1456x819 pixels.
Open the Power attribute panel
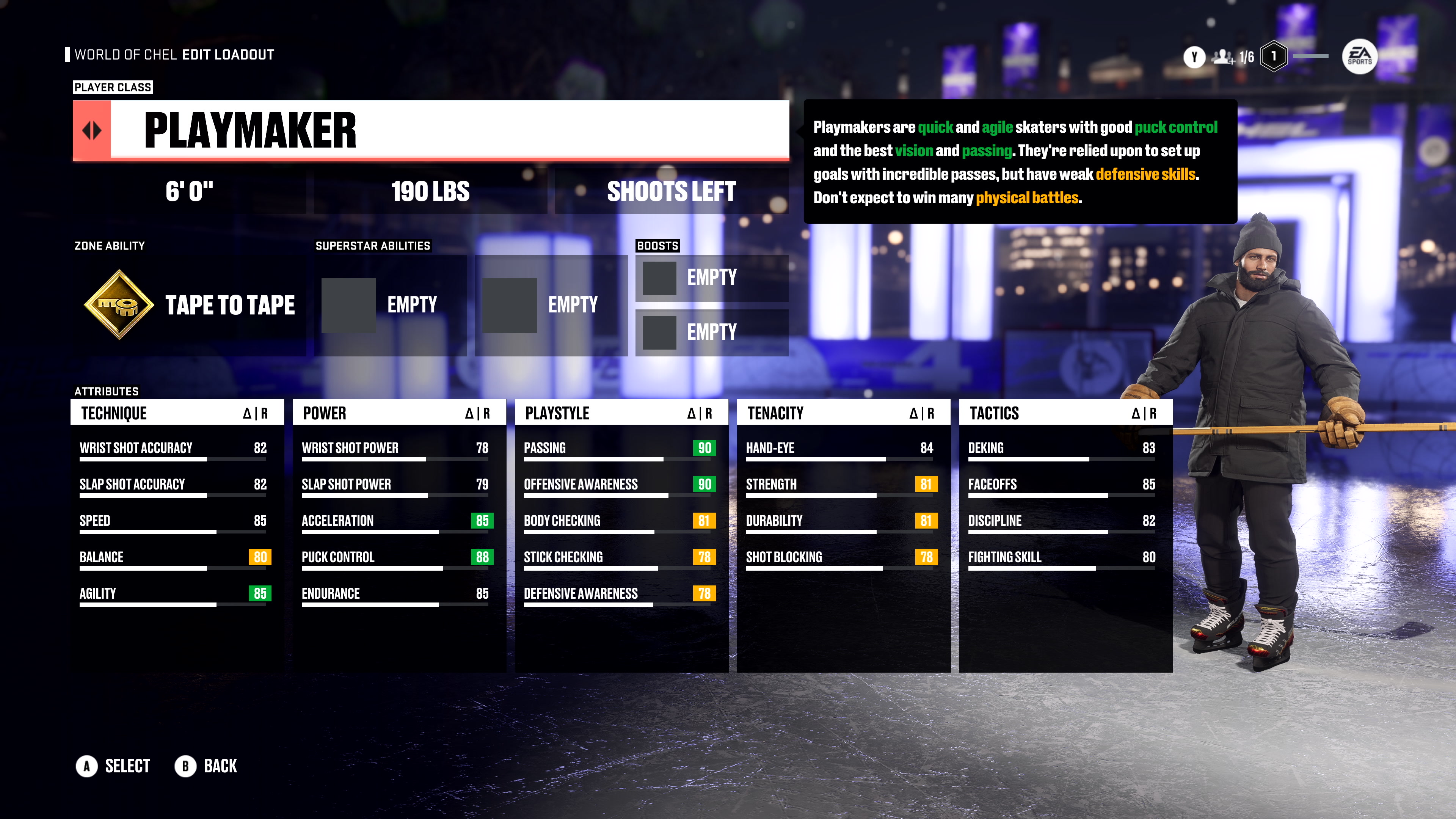pyautogui.click(x=399, y=413)
